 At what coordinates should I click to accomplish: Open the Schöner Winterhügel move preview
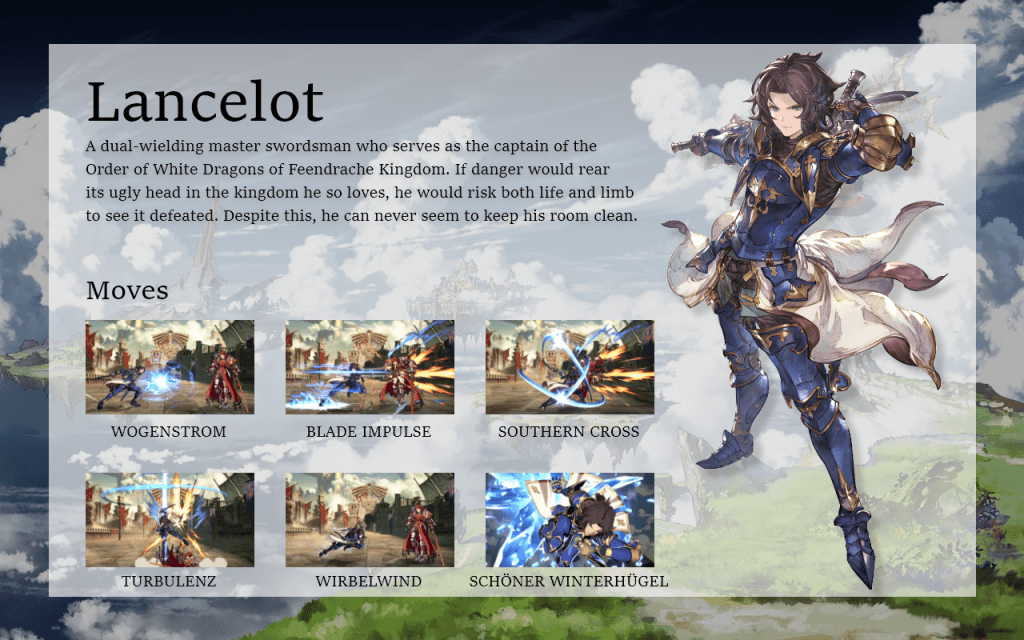[569, 520]
